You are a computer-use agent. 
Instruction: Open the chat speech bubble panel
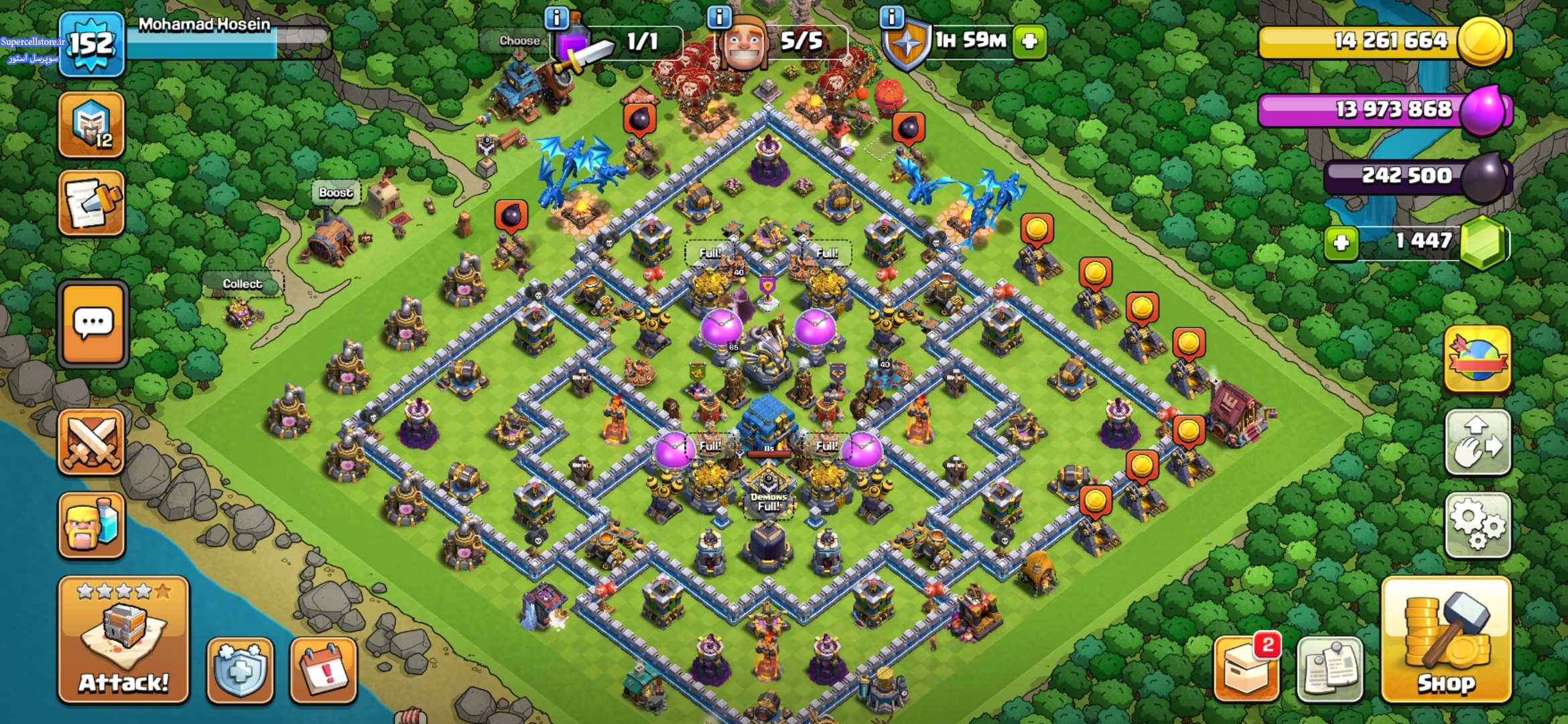coord(93,324)
